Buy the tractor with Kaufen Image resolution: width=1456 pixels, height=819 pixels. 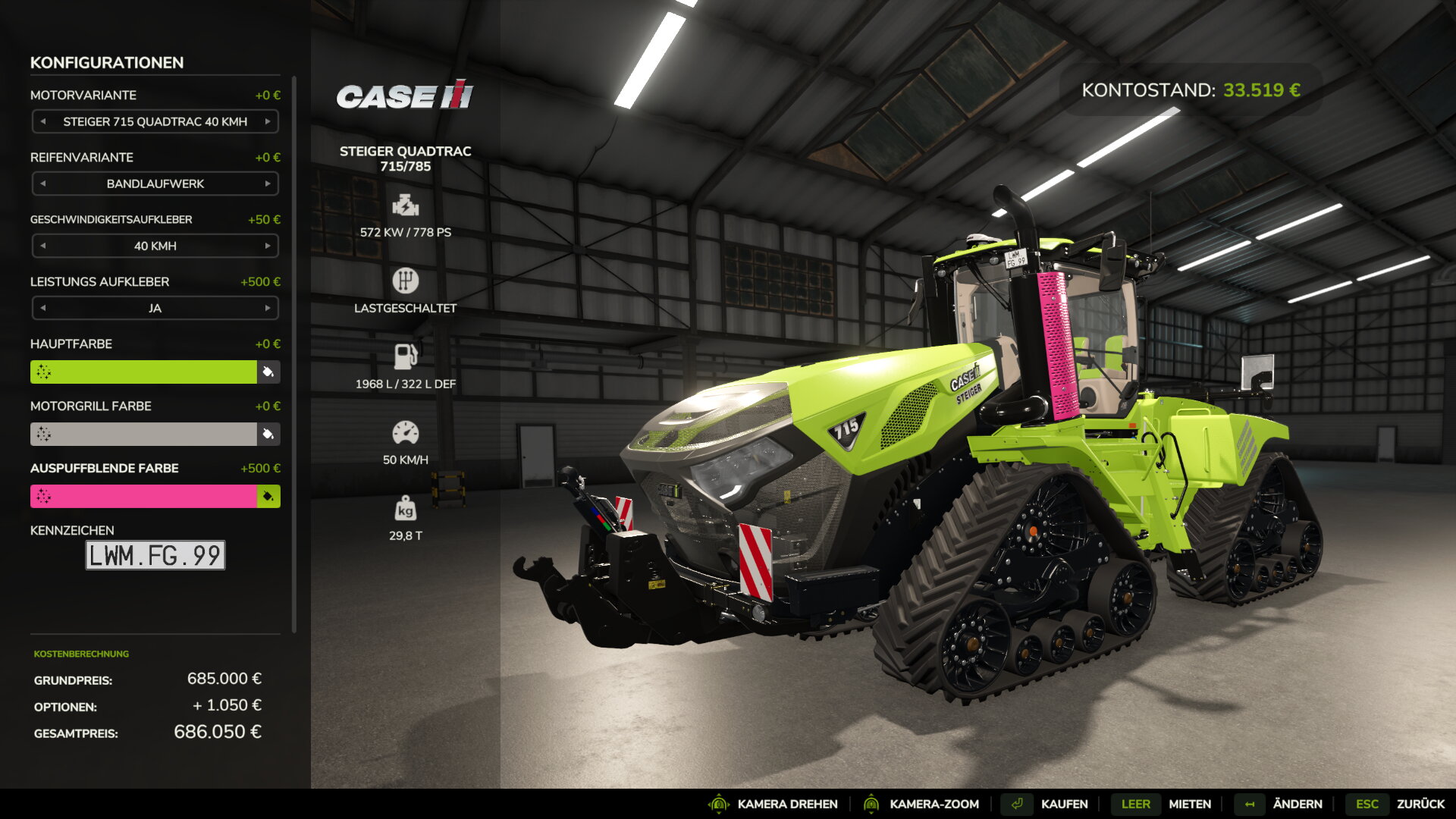[x=1063, y=804]
